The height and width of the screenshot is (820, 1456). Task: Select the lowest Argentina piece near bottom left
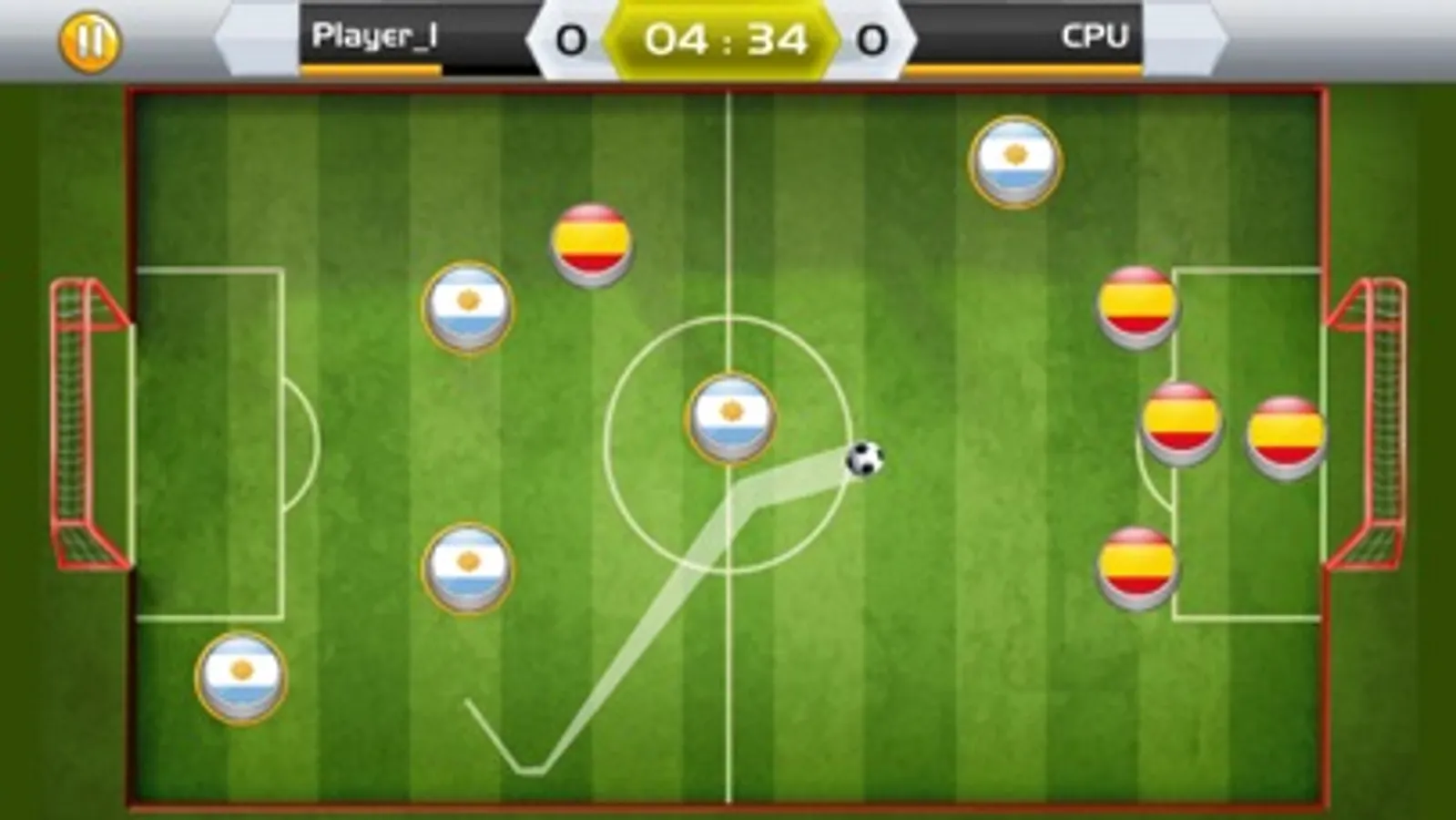(x=239, y=679)
